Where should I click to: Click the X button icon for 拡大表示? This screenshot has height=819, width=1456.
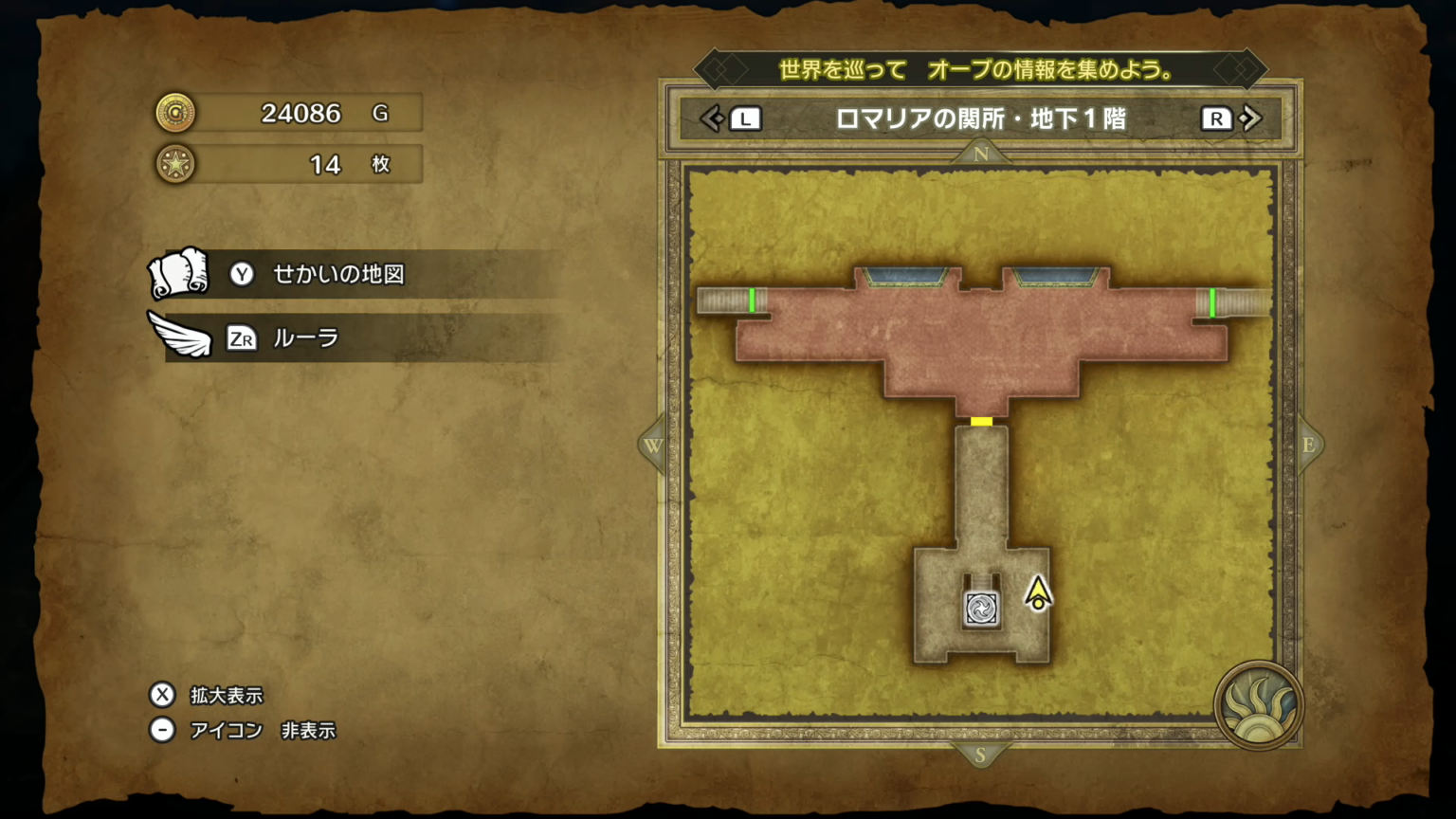(x=162, y=696)
